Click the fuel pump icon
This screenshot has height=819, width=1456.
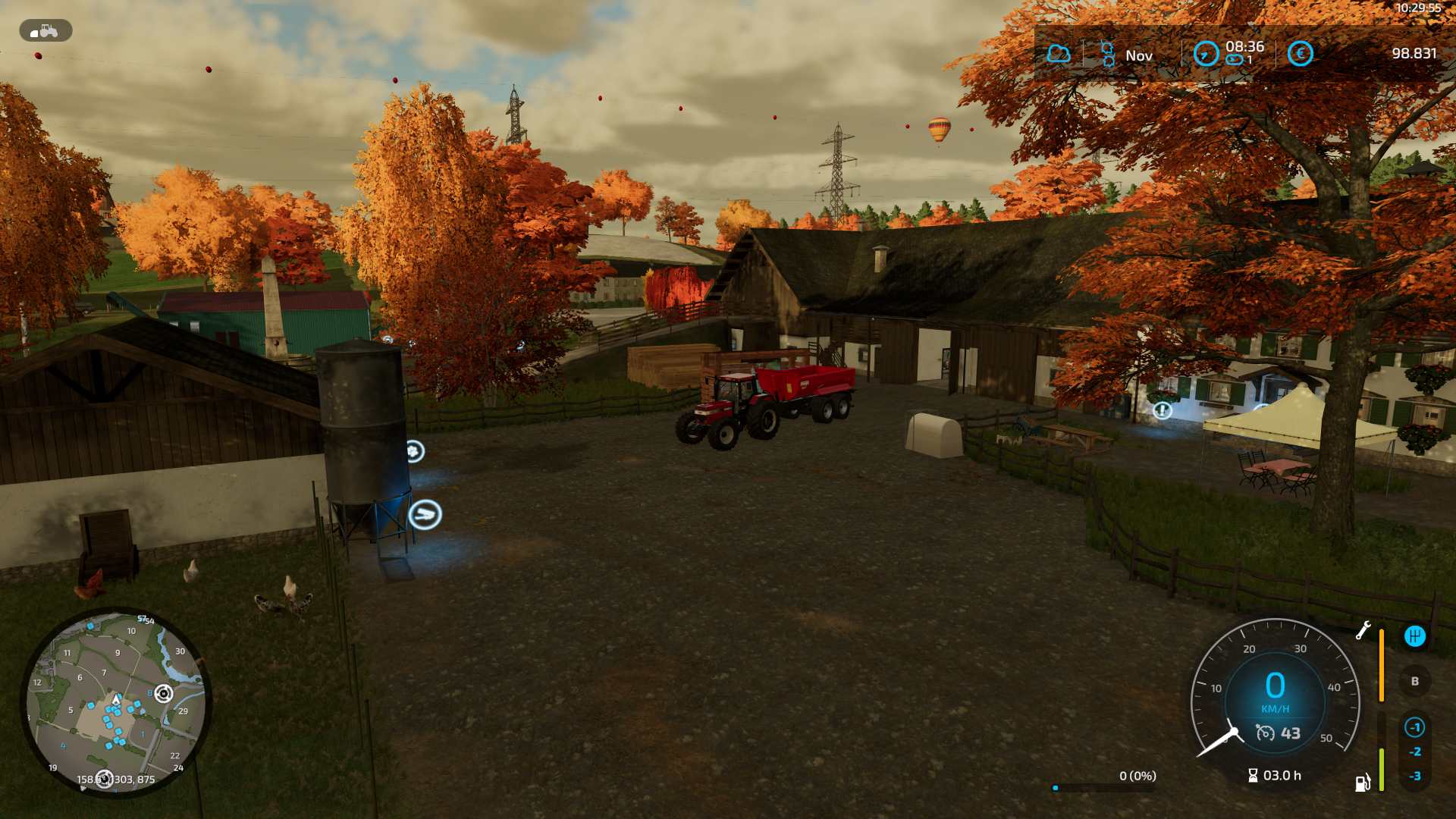pos(1363,783)
